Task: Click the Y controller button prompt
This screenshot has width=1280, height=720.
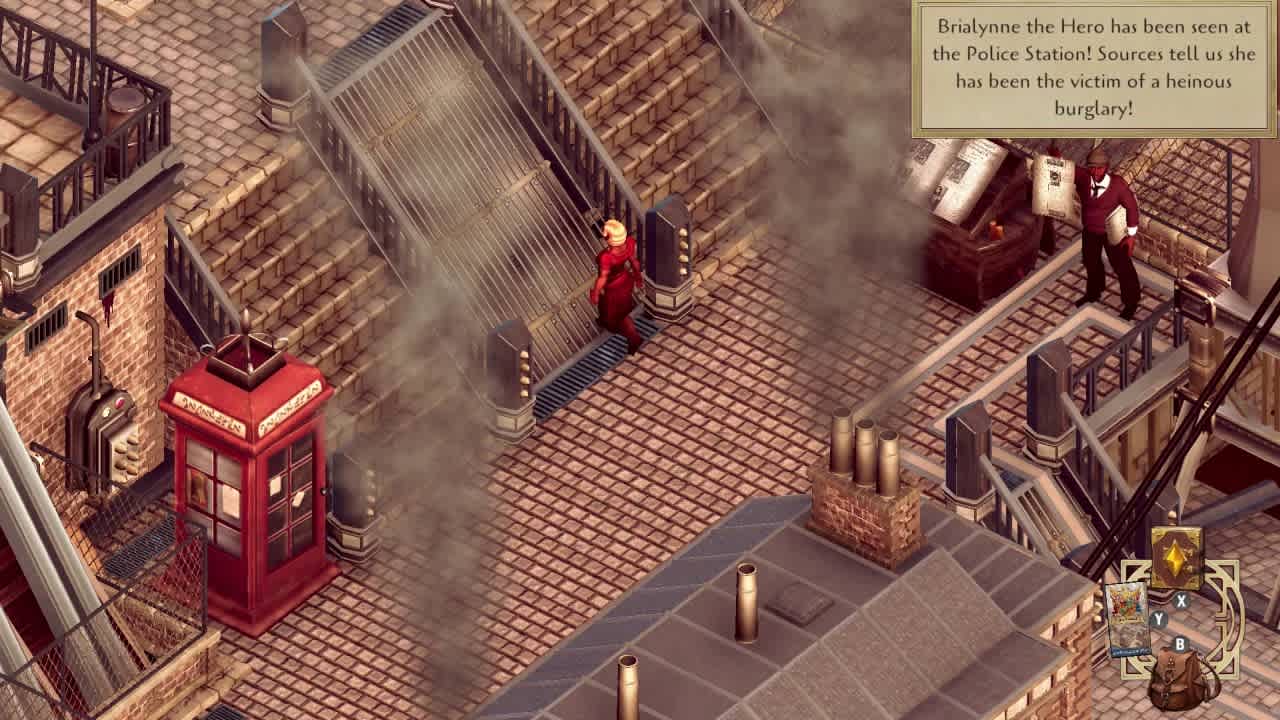Action: 1158,619
